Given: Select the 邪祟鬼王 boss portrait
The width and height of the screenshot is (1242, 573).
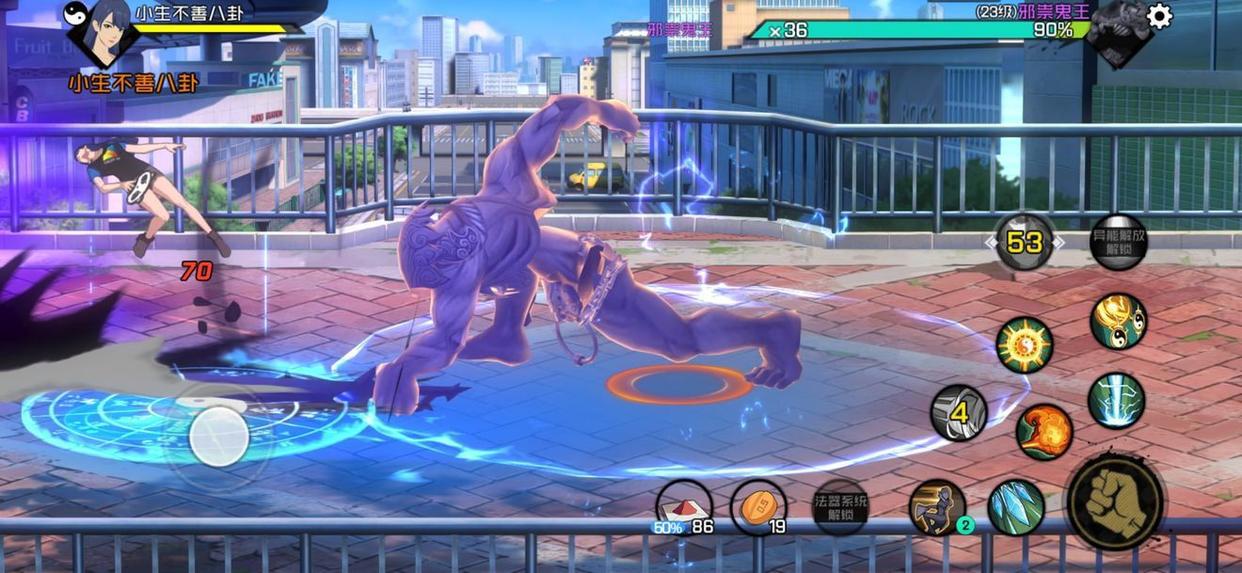Looking at the screenshot, I should click(1116, 30).
